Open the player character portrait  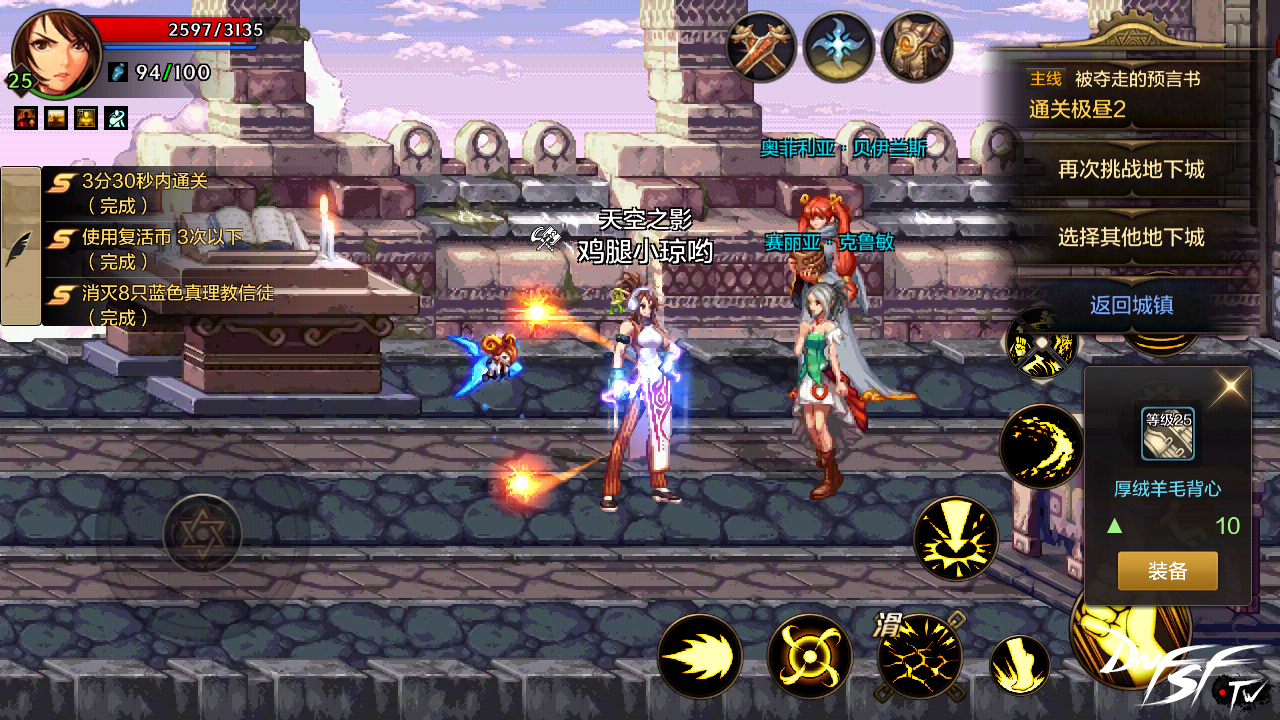[56, 52]
